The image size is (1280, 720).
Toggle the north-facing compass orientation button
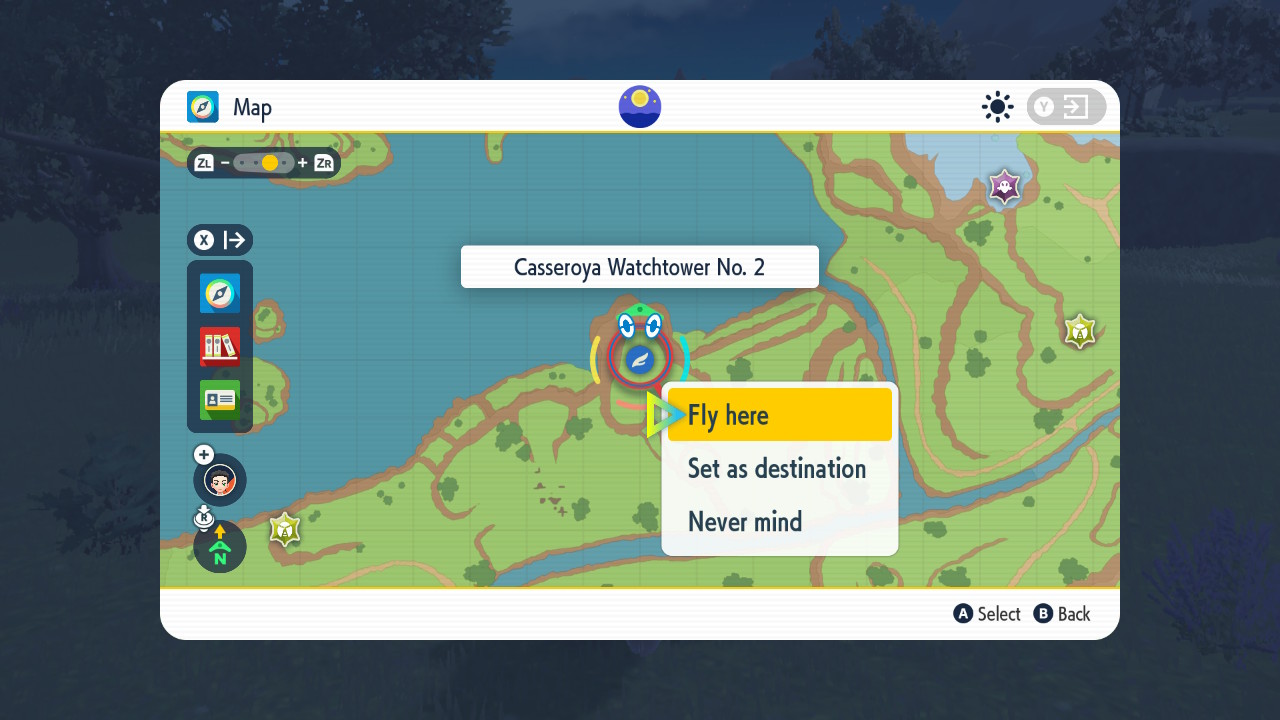[x=220, y=546]
